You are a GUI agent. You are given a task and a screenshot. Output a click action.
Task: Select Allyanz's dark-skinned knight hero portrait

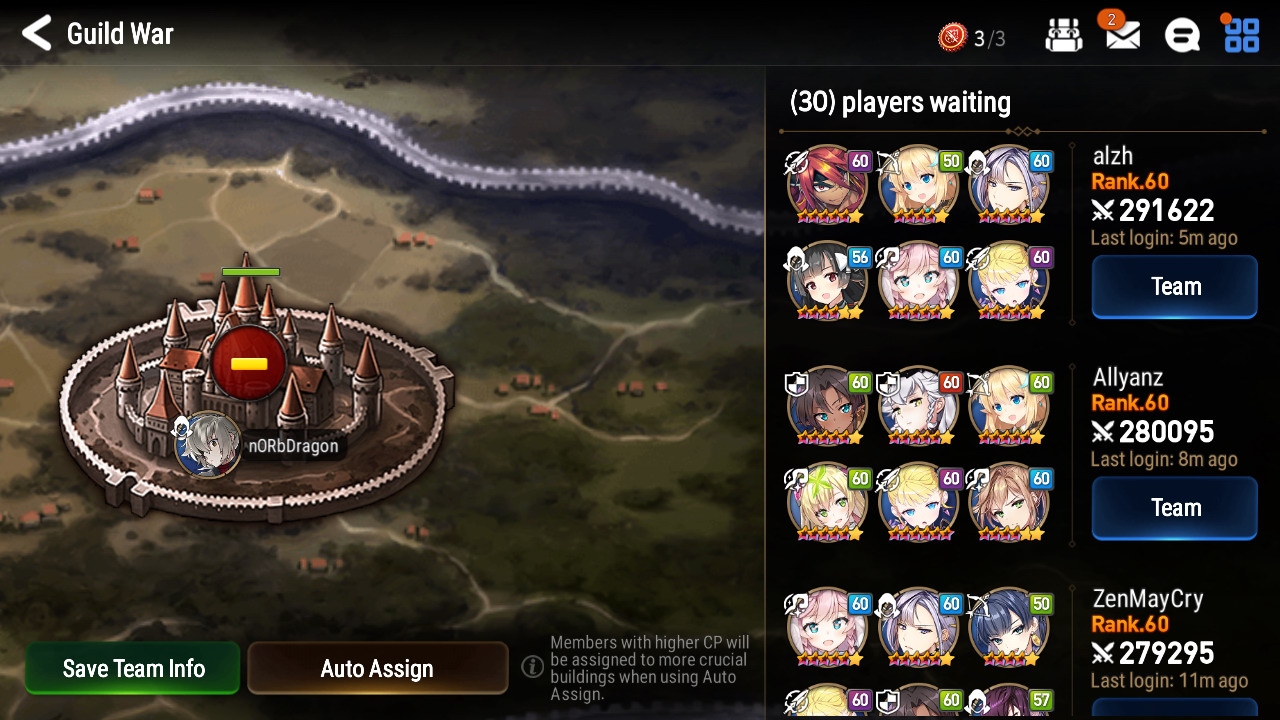click(826, 406)
